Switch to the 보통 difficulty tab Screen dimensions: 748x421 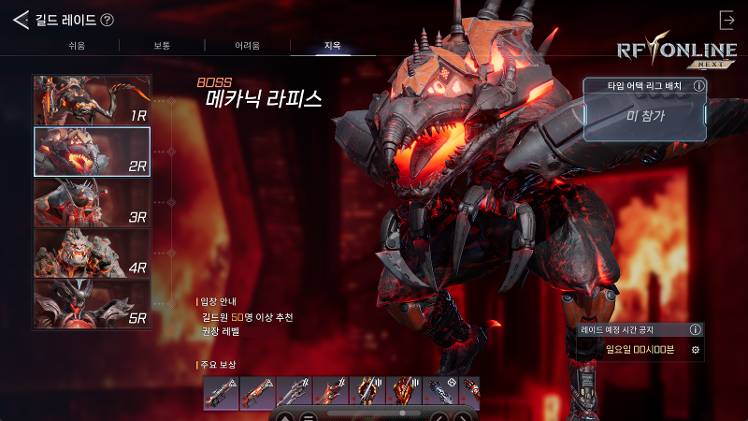click(x=162, y=46)
